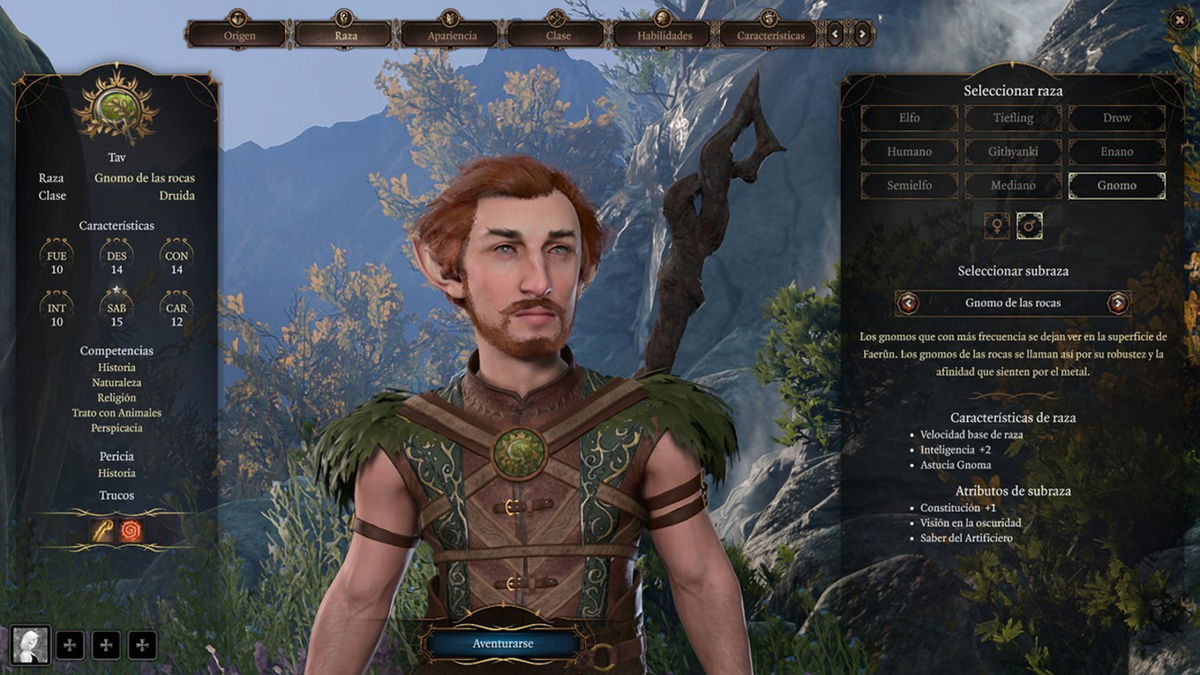Select the character portrait thumbnail
The image size is (1200, 675).
coord(30,645)
